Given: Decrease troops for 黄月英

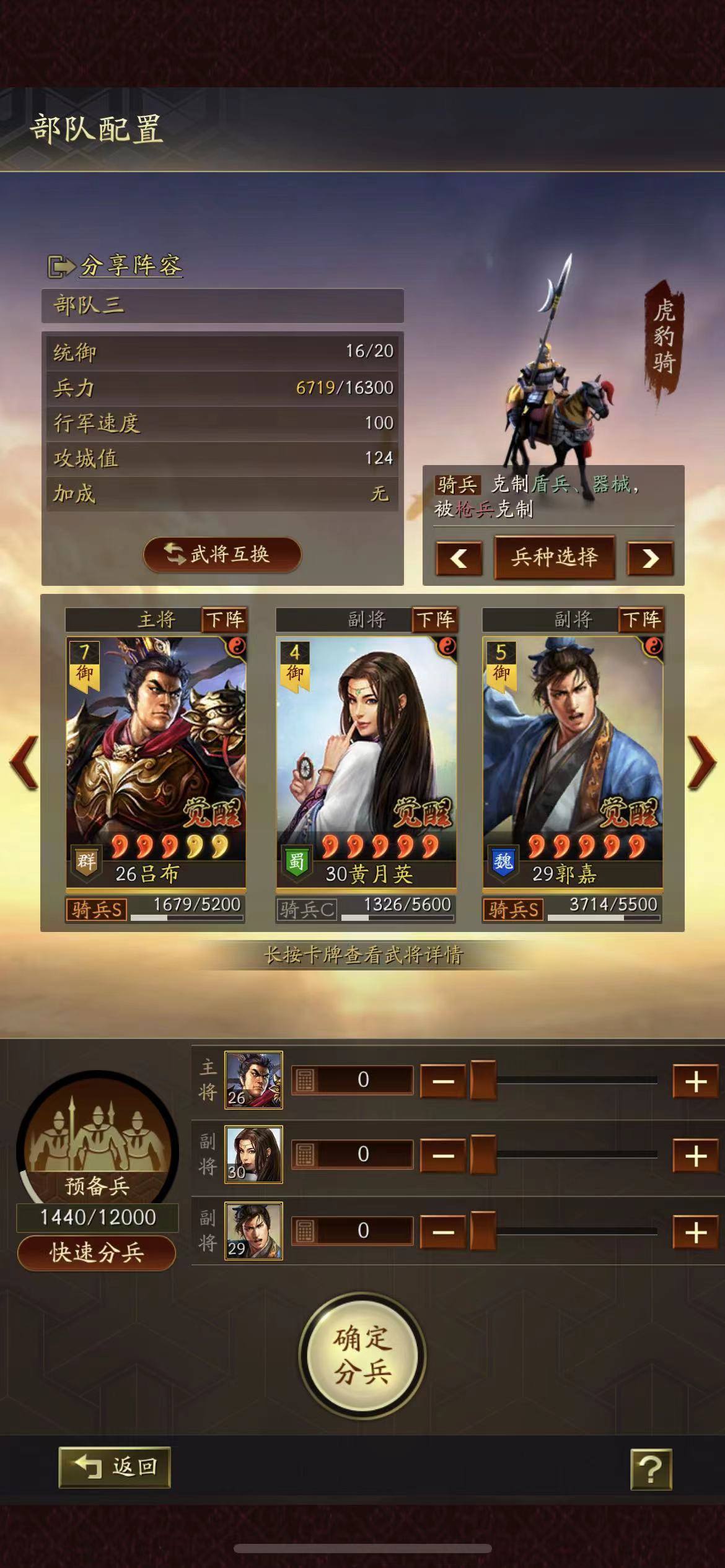Looking at the screenshot, I should pos(443,1156).
